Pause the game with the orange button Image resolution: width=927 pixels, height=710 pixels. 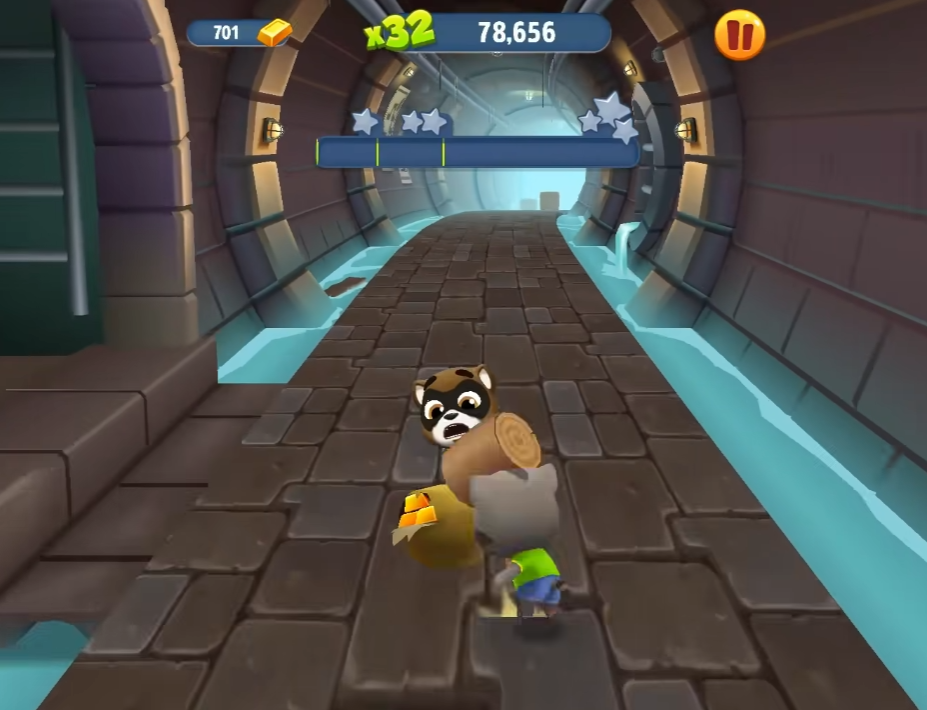(x=739, y=36)
